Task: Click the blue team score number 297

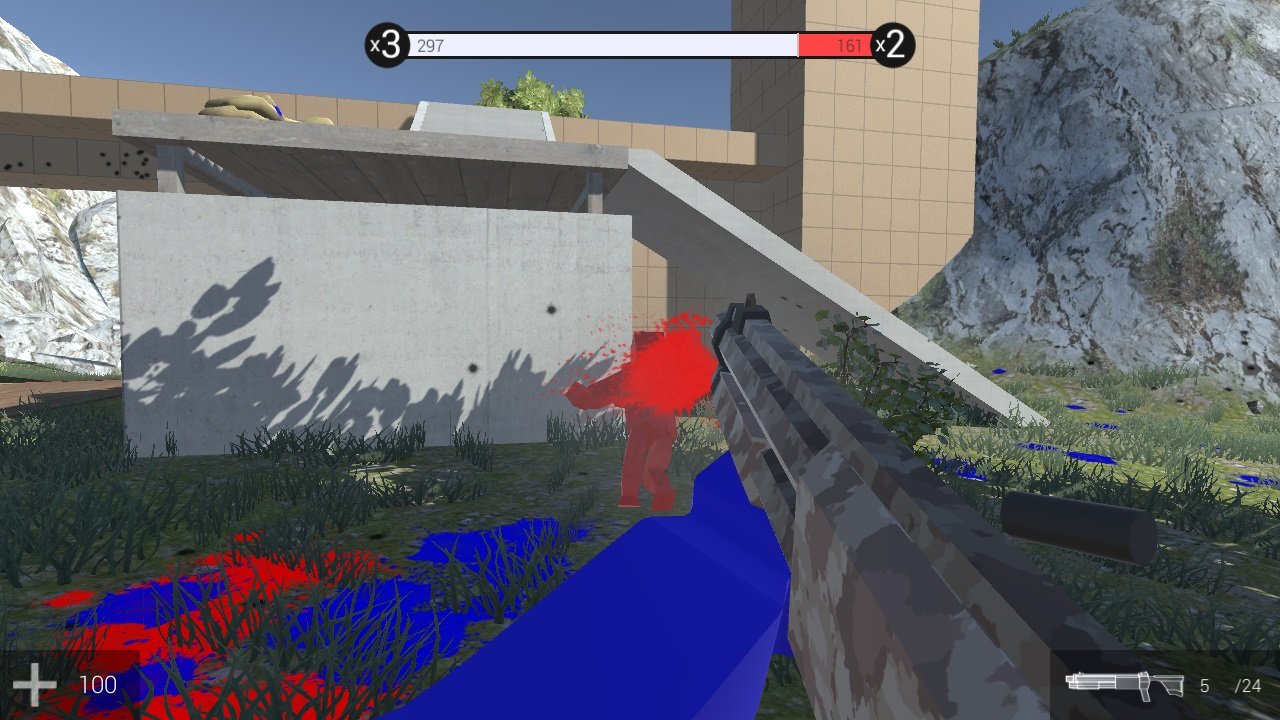Action: coord(430,45)
